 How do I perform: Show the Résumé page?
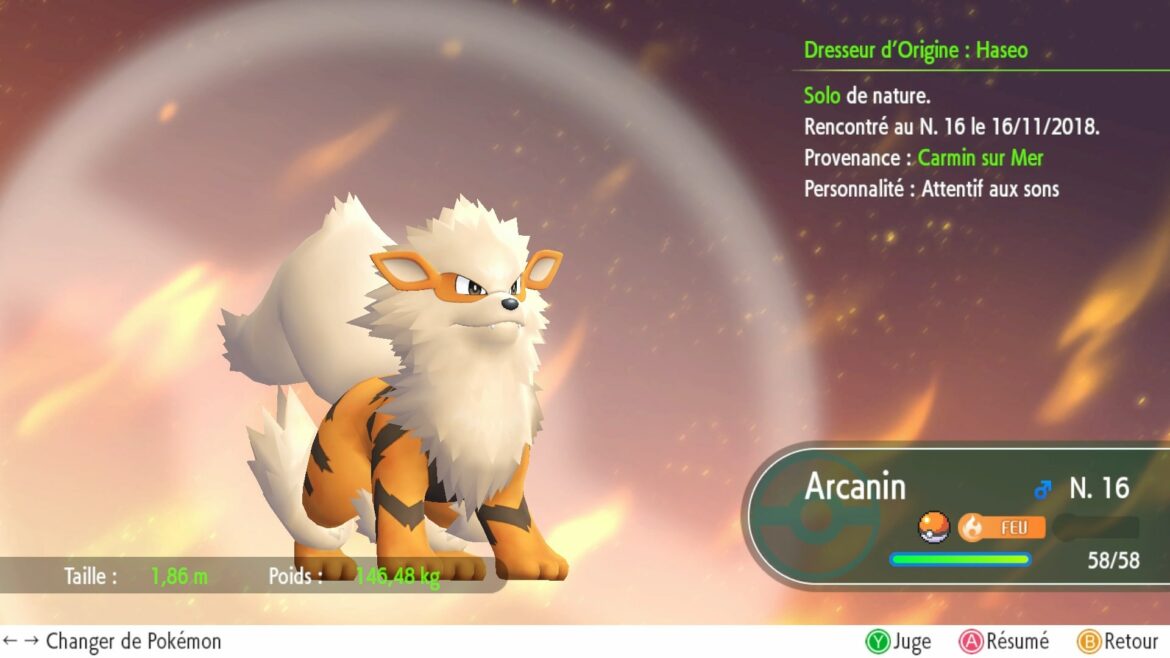click(x=1004, y=641)
